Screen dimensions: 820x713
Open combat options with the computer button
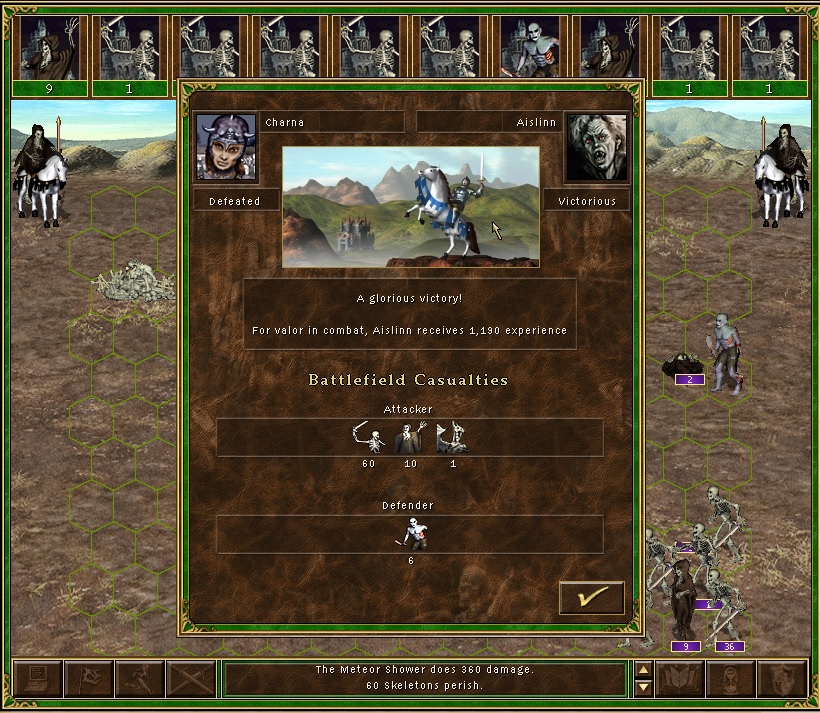[37, 679]
